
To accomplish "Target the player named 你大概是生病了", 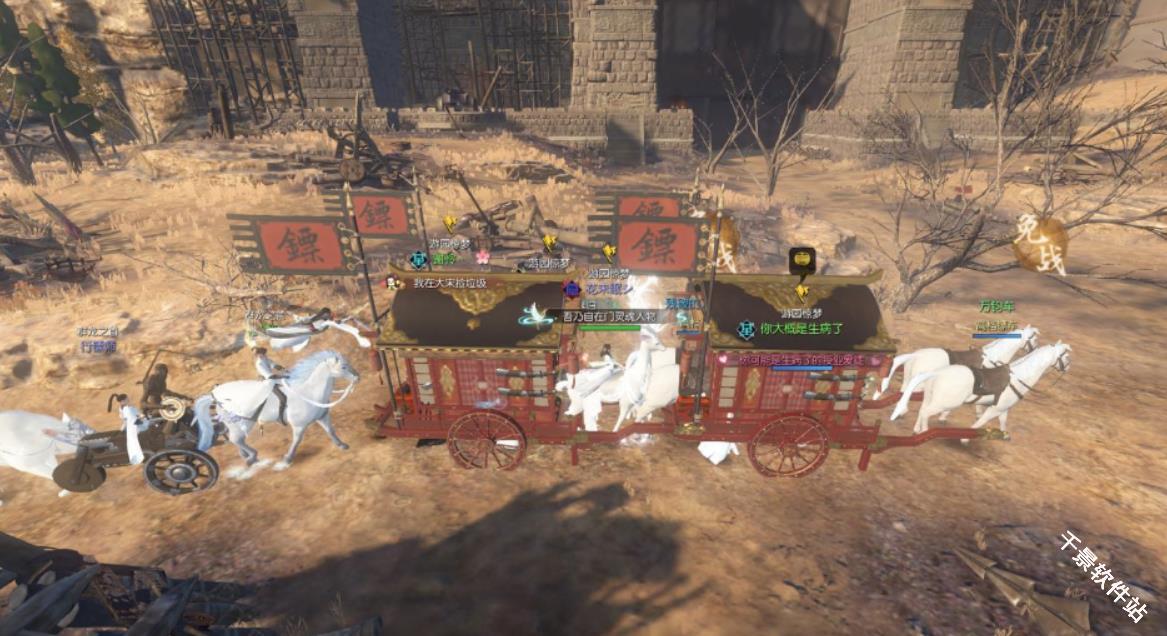I will point(802,328).
